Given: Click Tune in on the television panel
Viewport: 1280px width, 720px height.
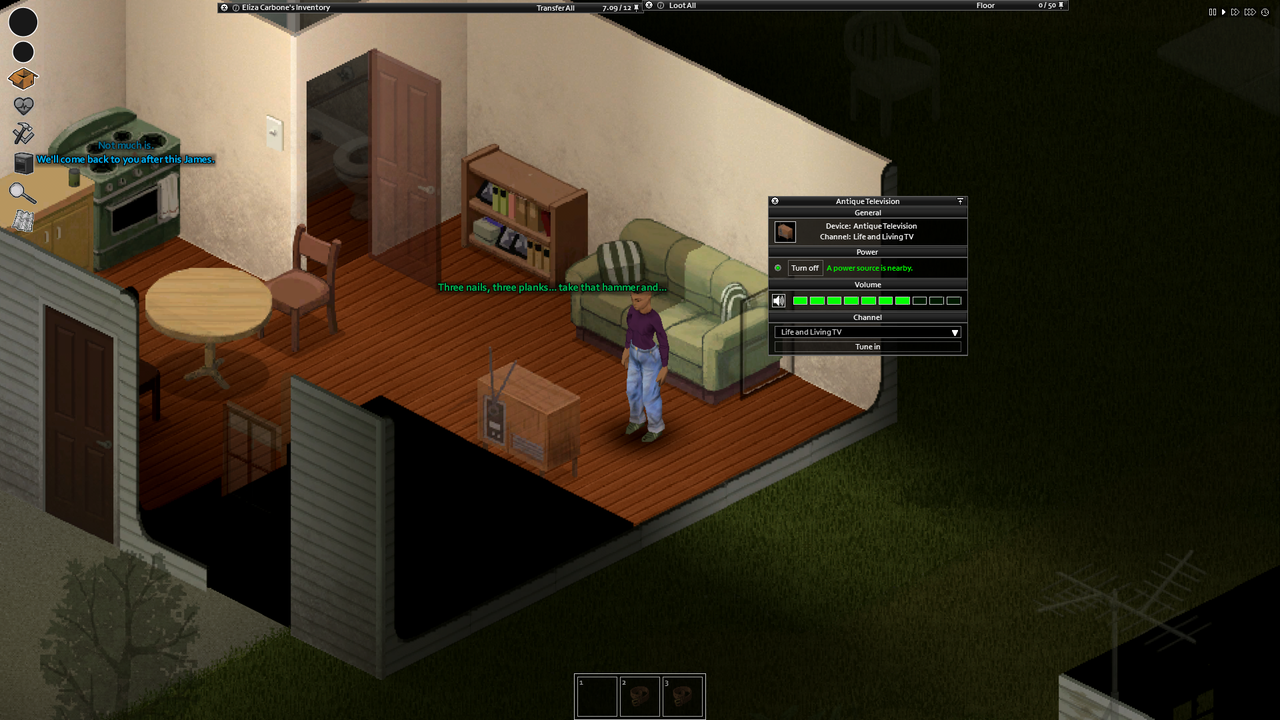Looking at the screenshot, I should [867, 346].
